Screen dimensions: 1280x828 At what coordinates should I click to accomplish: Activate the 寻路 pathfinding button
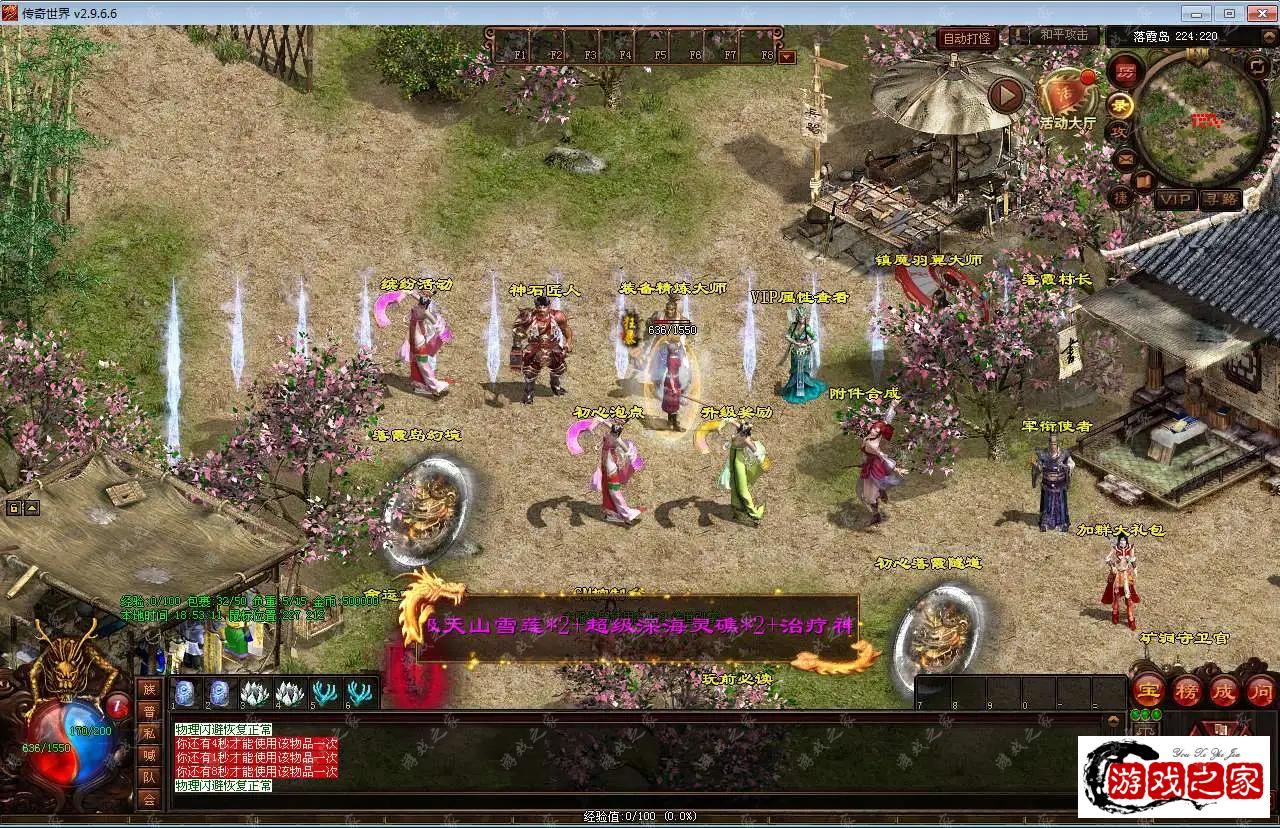tap(1220, 200)
